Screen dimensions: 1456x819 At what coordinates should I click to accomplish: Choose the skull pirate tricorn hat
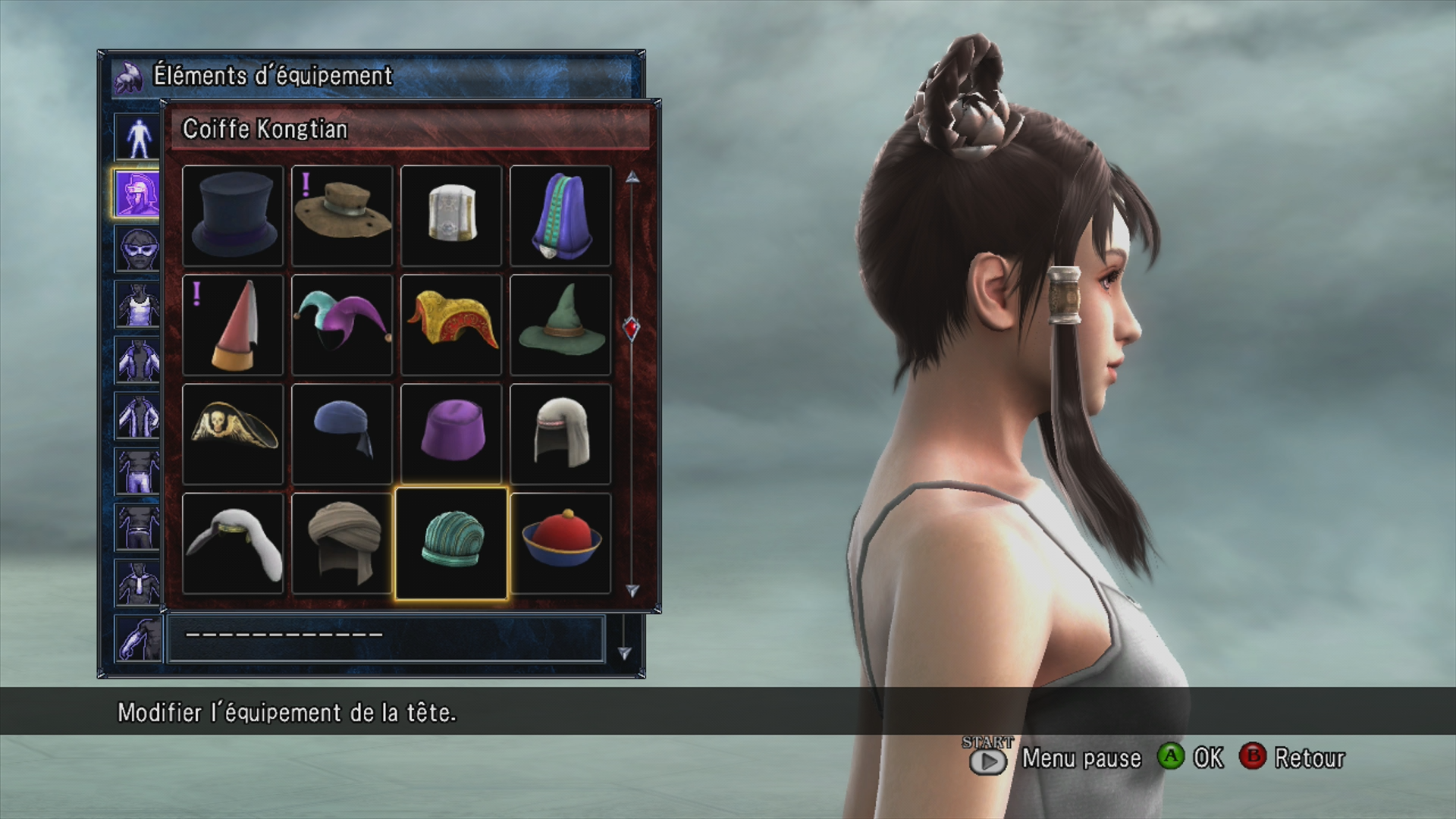(x=233, y=435)
